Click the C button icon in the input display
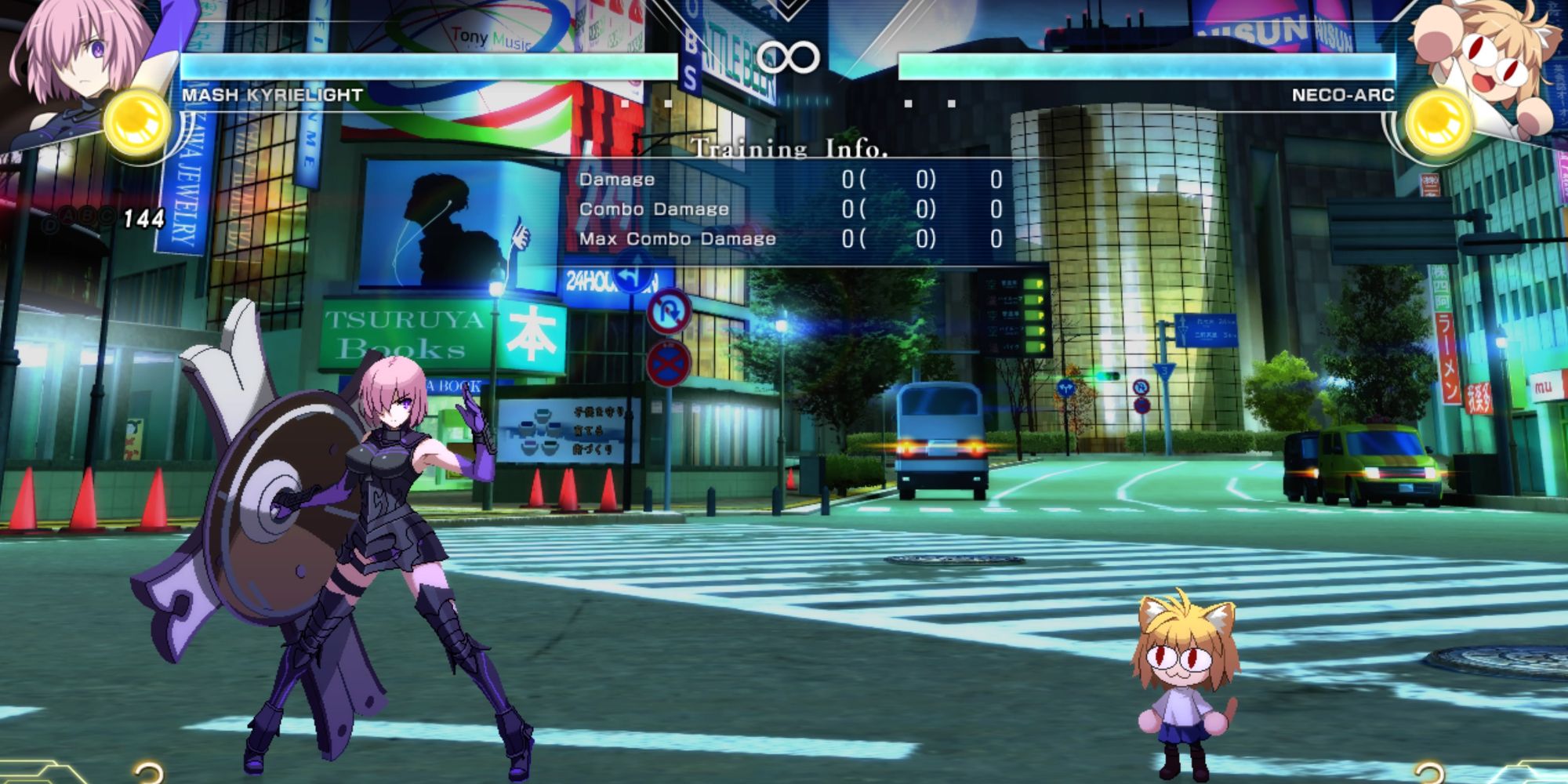 (106, 215)
